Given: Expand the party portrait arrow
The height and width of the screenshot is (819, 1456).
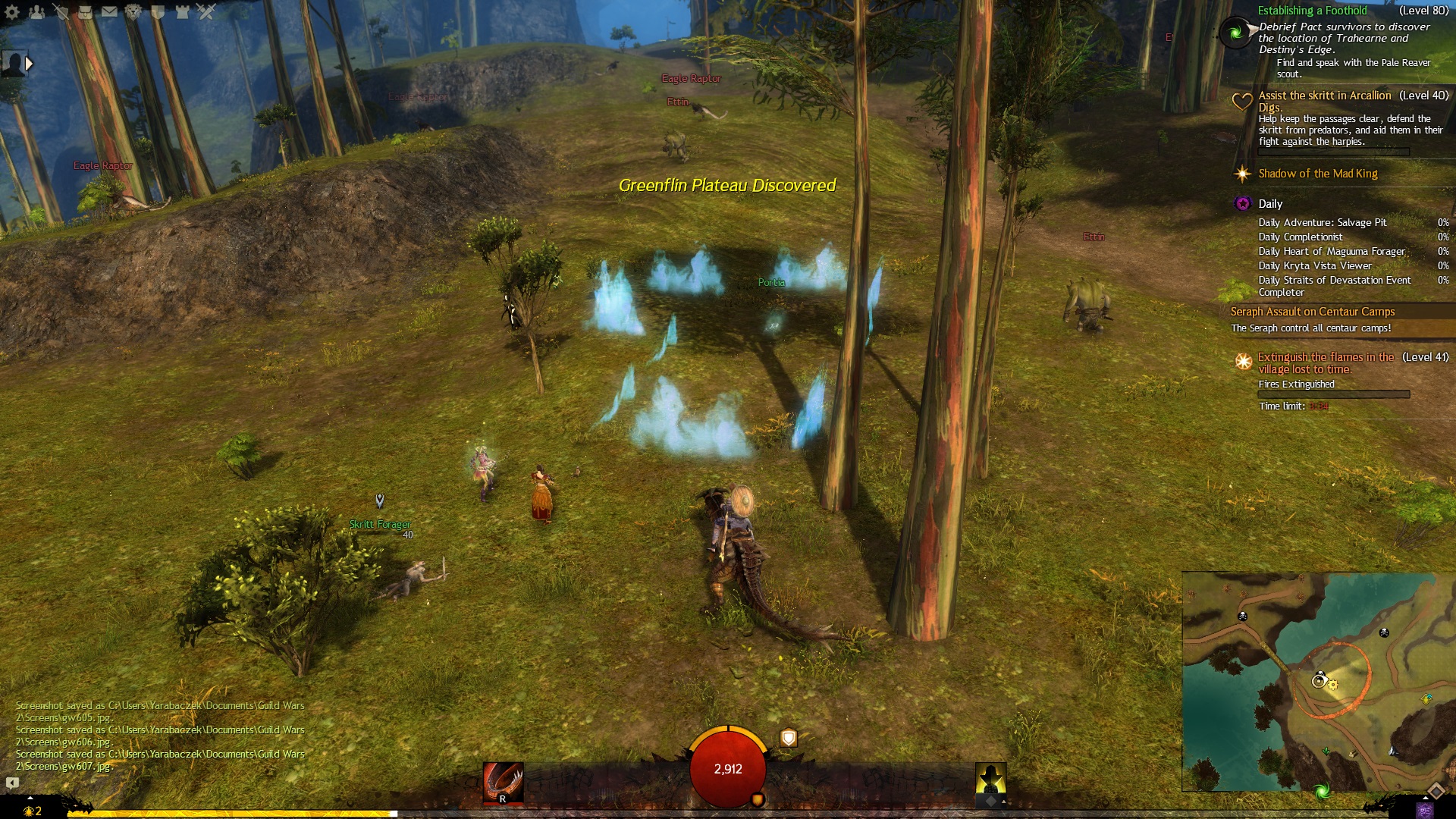Looking at the screenshot, I should coord(29,64).
